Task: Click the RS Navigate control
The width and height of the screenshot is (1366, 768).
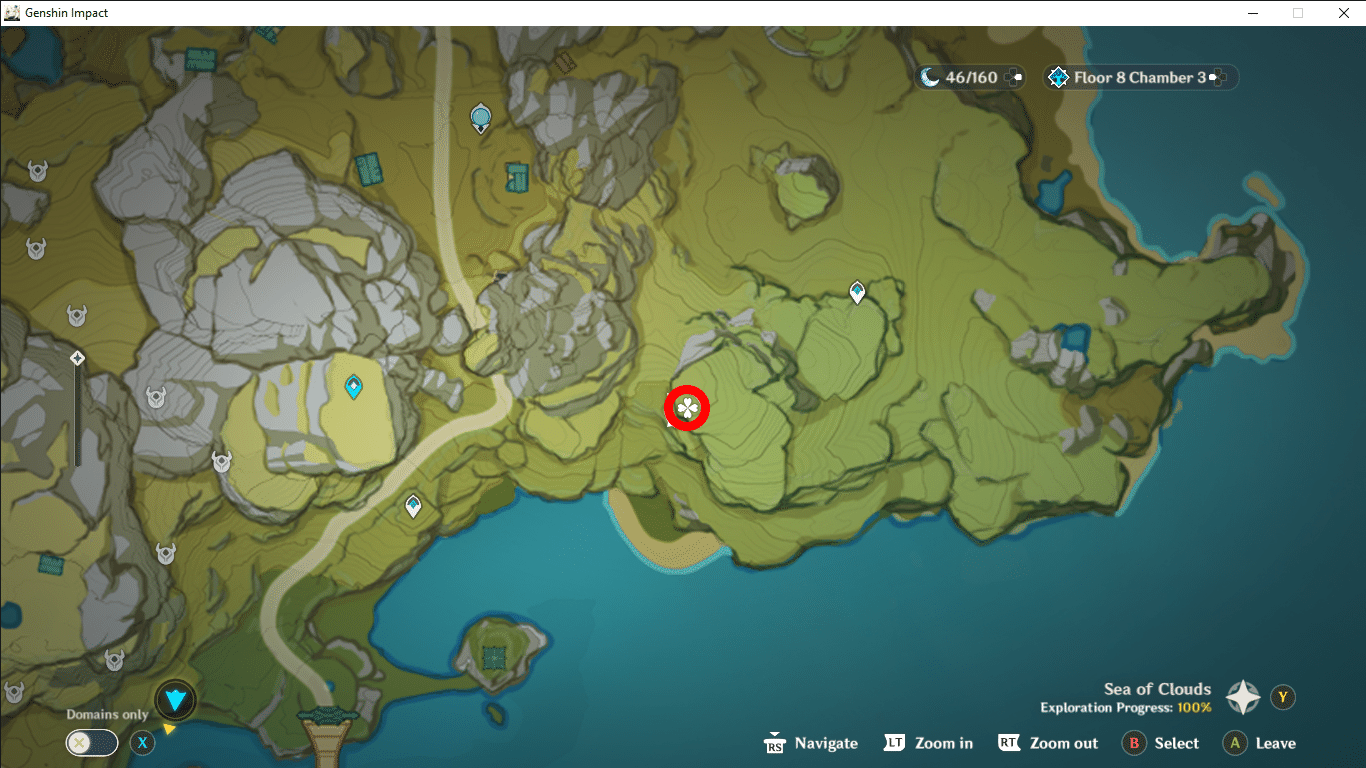Action: (810, 743)
